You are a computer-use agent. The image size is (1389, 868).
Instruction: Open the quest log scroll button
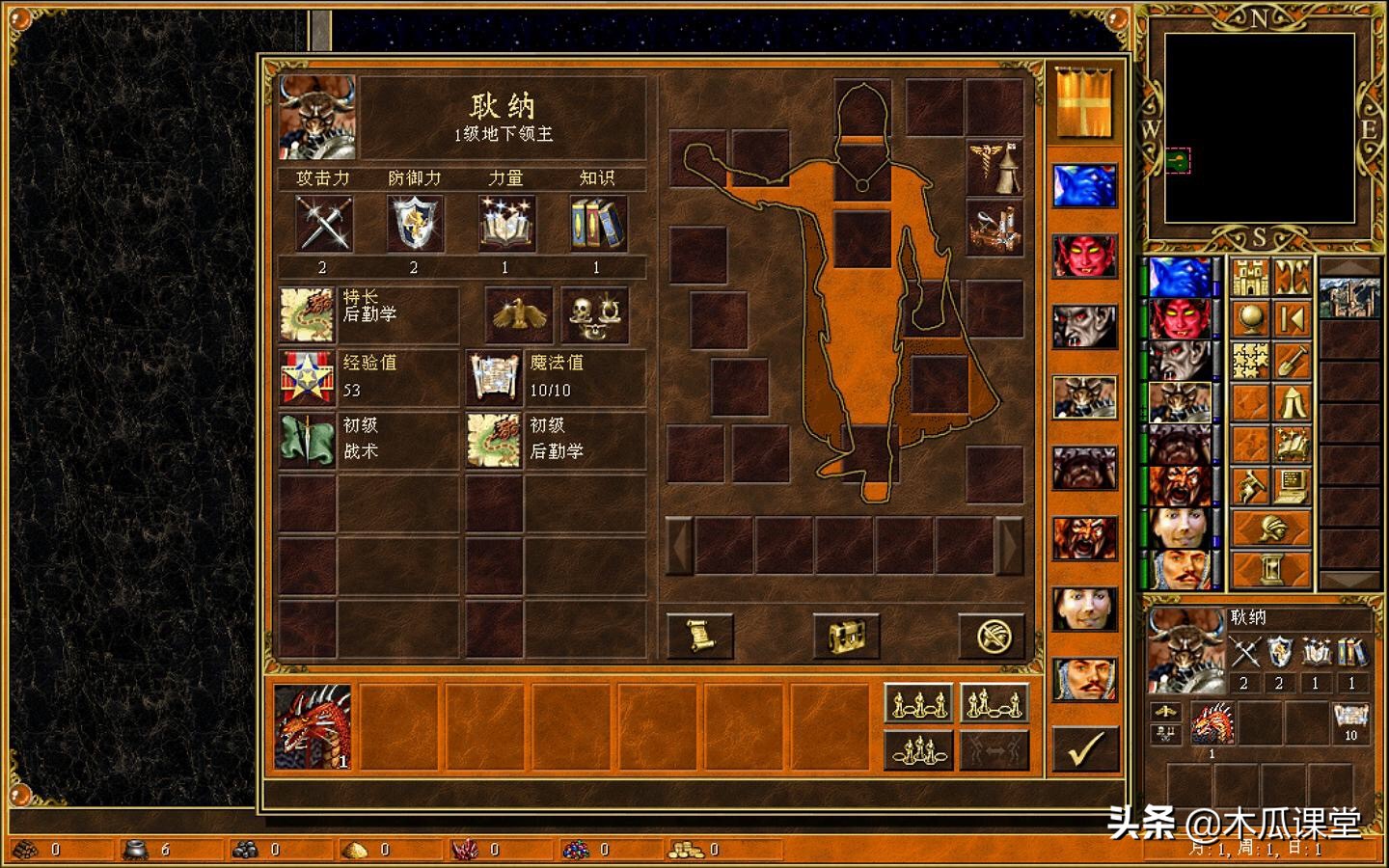[699, 636]
